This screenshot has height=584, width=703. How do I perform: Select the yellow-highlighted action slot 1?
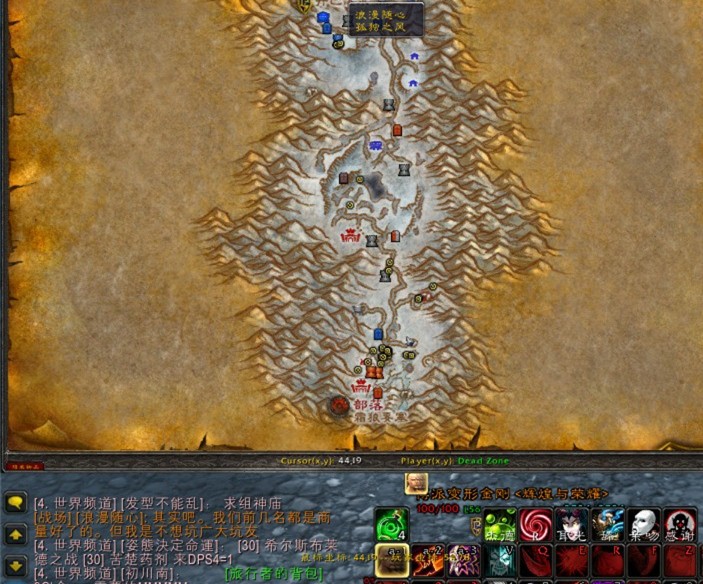coord(390,560)
